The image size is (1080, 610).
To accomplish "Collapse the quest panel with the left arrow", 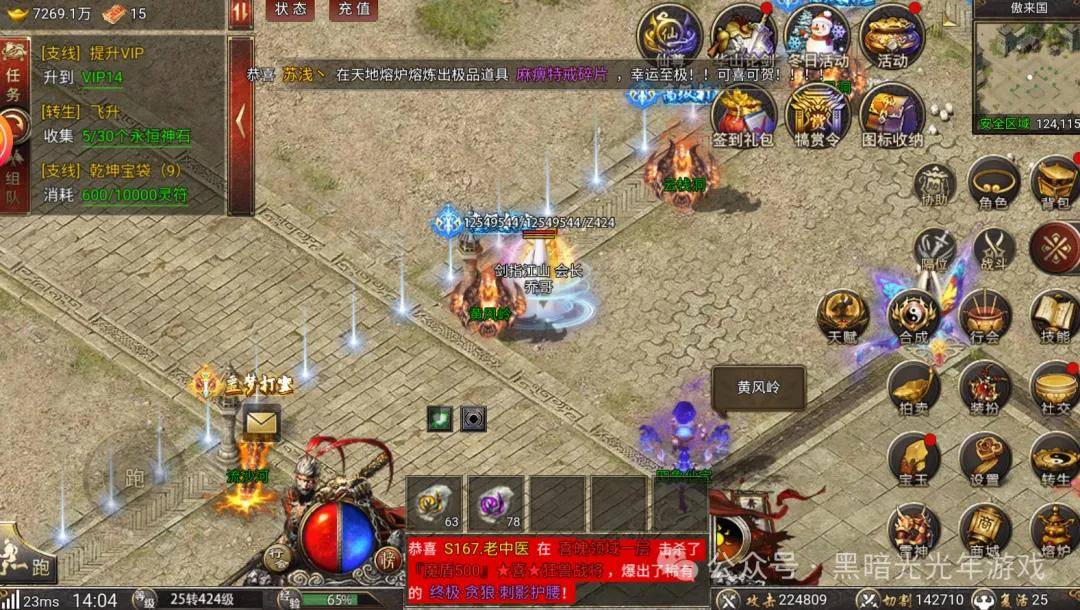I will [240, 122].
